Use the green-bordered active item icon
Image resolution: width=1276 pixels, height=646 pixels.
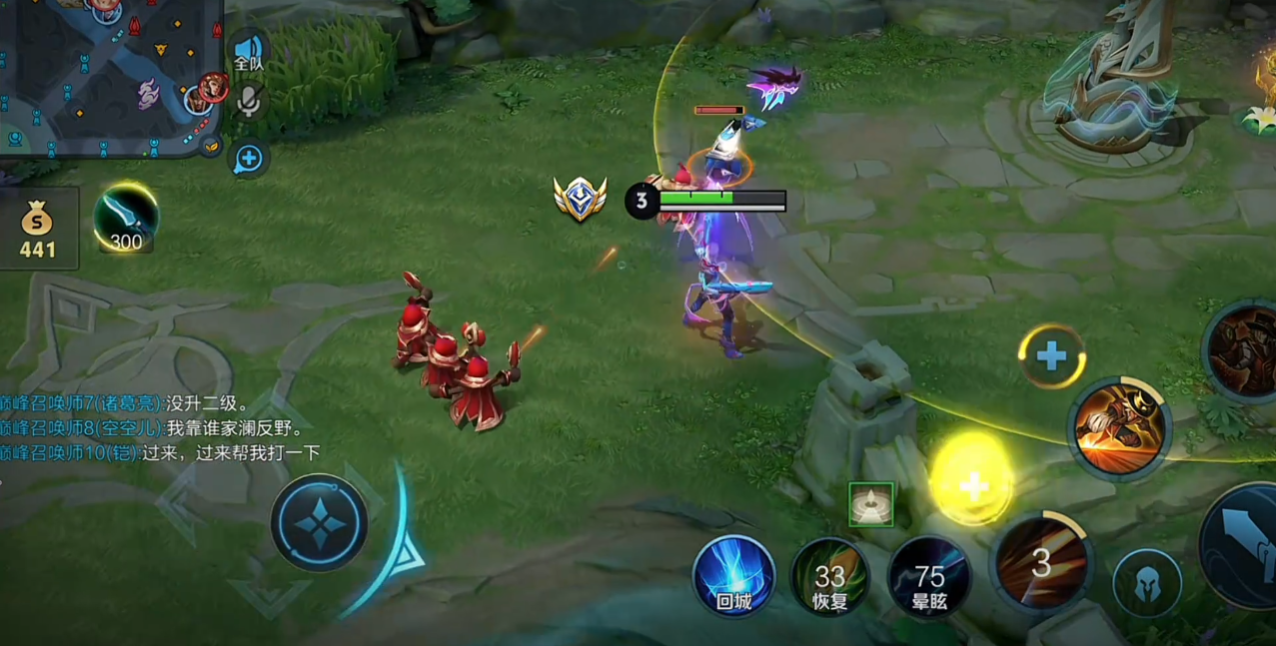[x=870, y=503]
